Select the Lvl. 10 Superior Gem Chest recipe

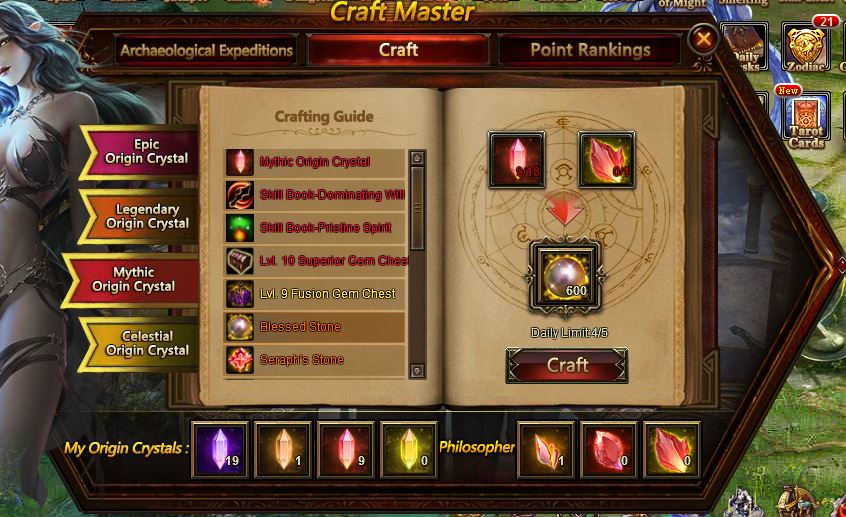(x=314, y=261)
